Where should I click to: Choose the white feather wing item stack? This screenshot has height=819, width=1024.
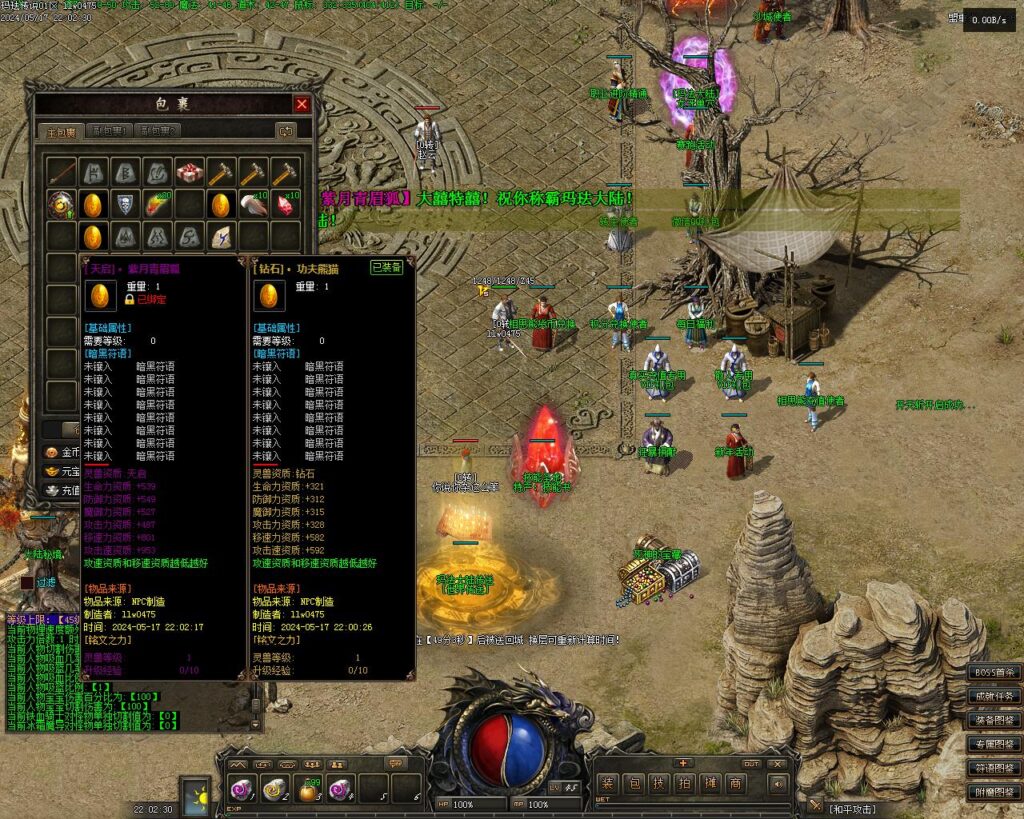click(253, 204)
